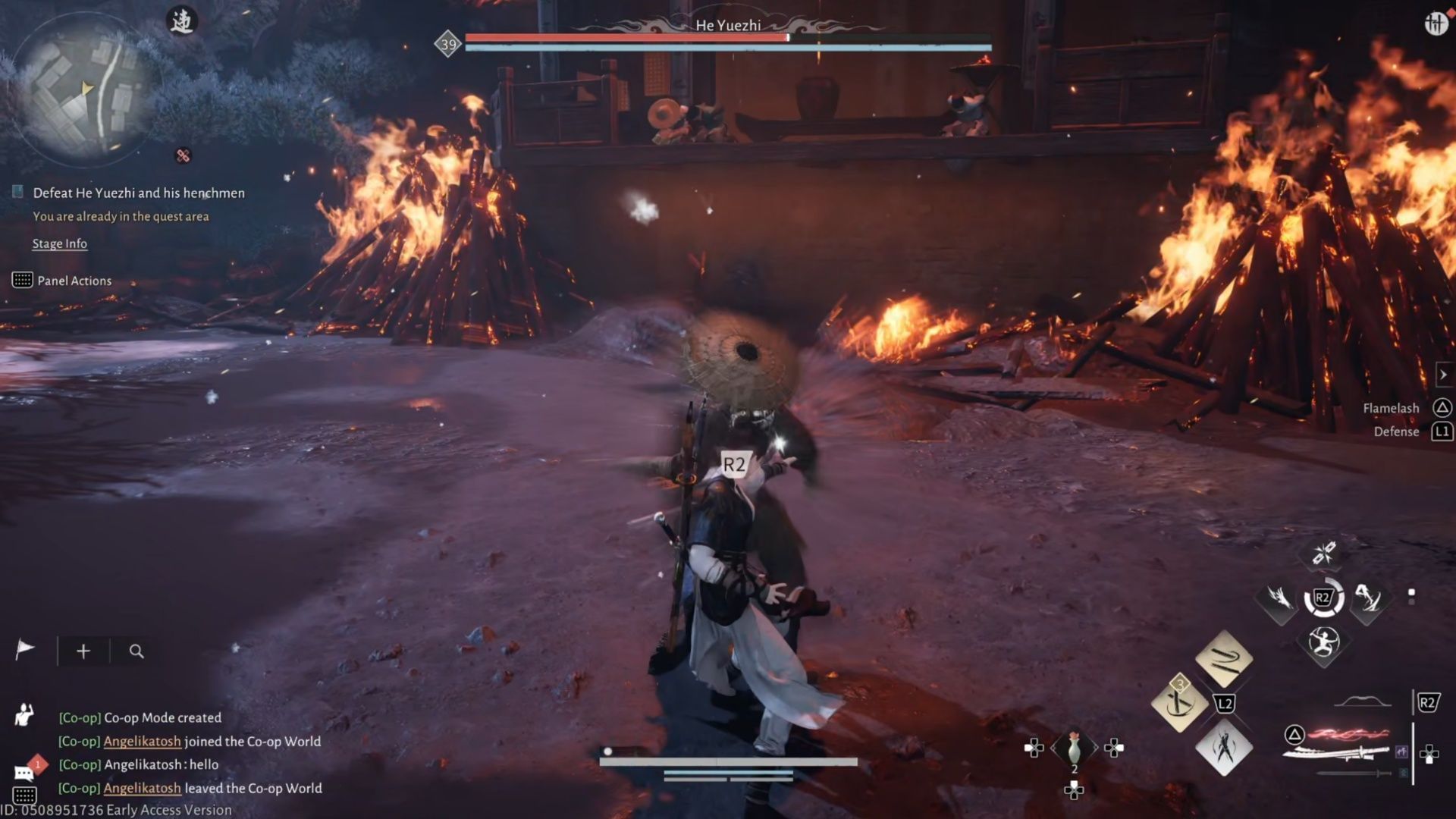Screen dimensions: 1456x819
Task: Open the search magnifier in chat toolbar
Action: 136,651
